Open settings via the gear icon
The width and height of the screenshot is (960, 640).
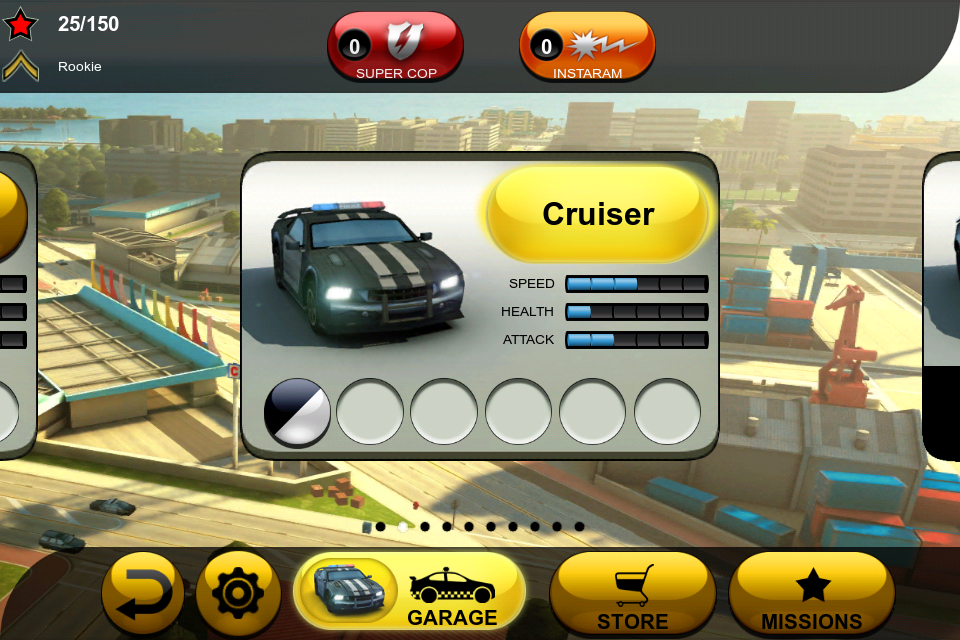coord(237,594)
